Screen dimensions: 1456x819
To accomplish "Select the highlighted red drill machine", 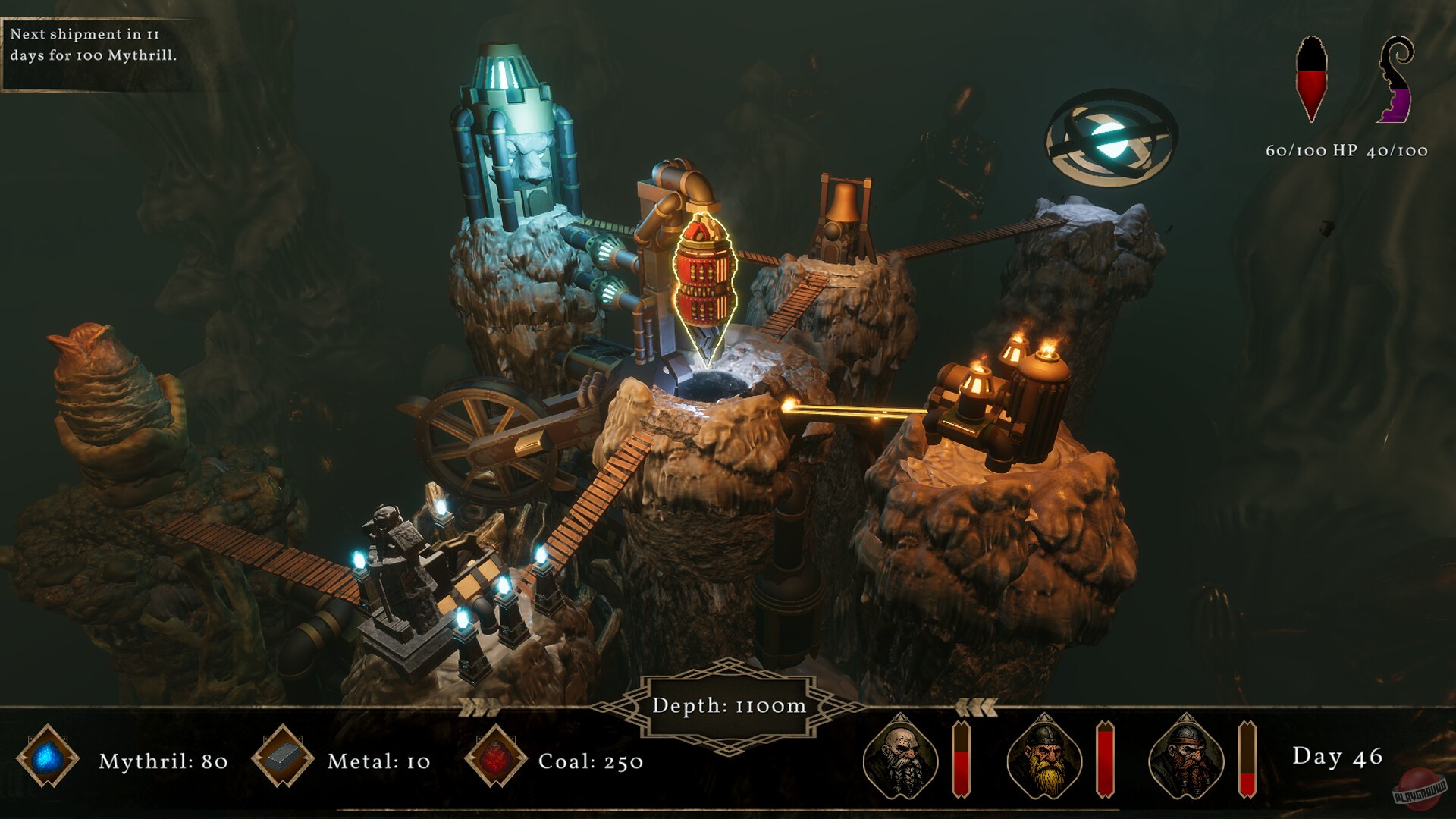I will click(705, 281).
